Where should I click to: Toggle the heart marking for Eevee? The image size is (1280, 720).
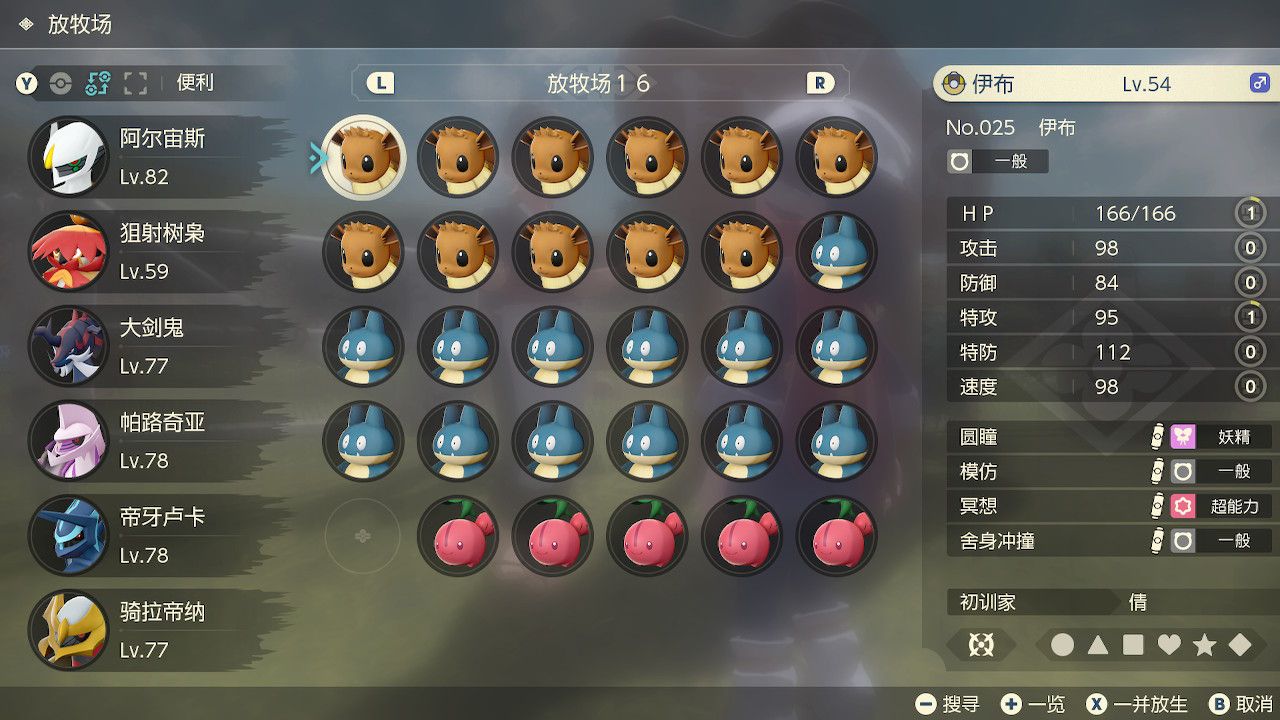(x=1167, y=642)
